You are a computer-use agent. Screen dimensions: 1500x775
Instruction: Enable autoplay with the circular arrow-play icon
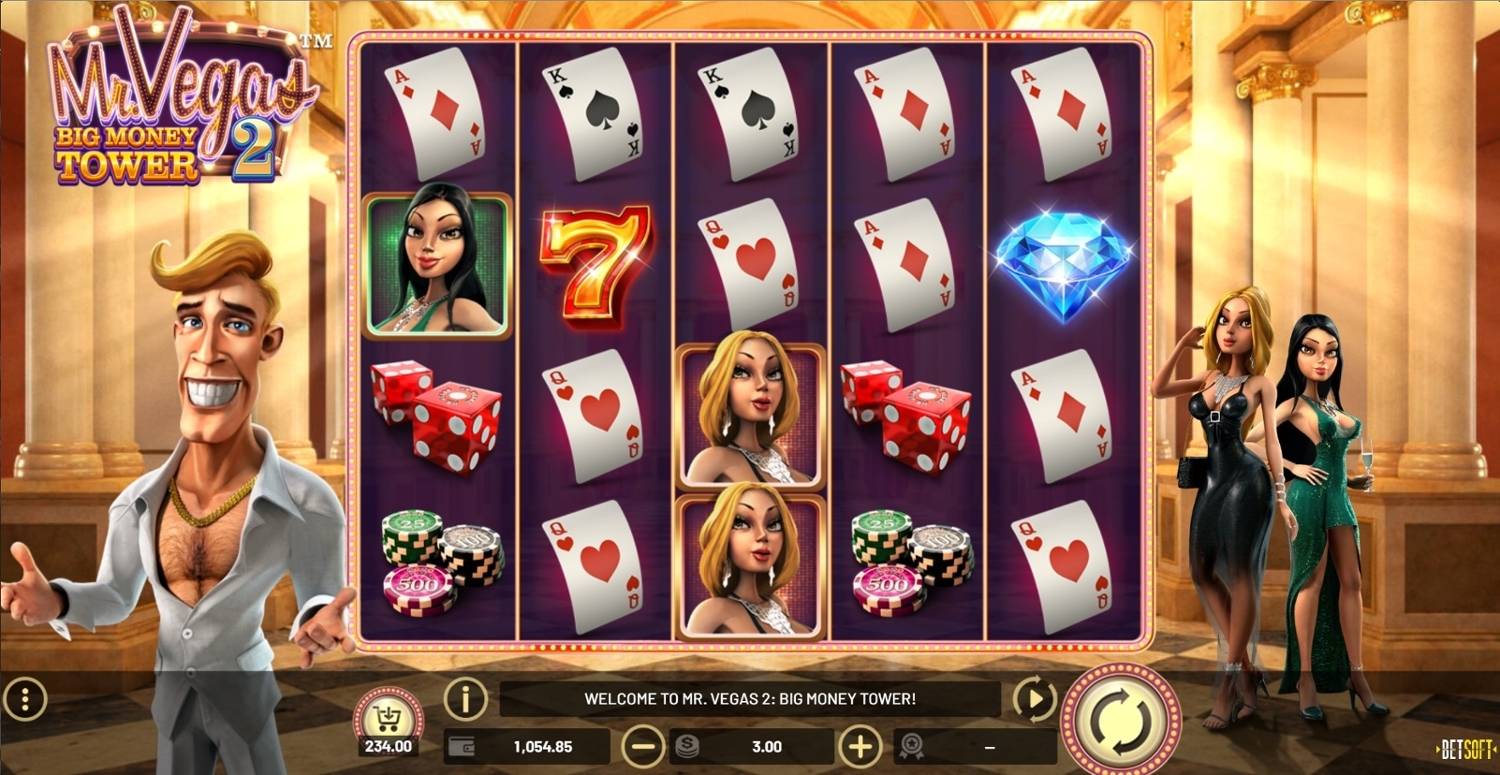(x=1038, y=698)
